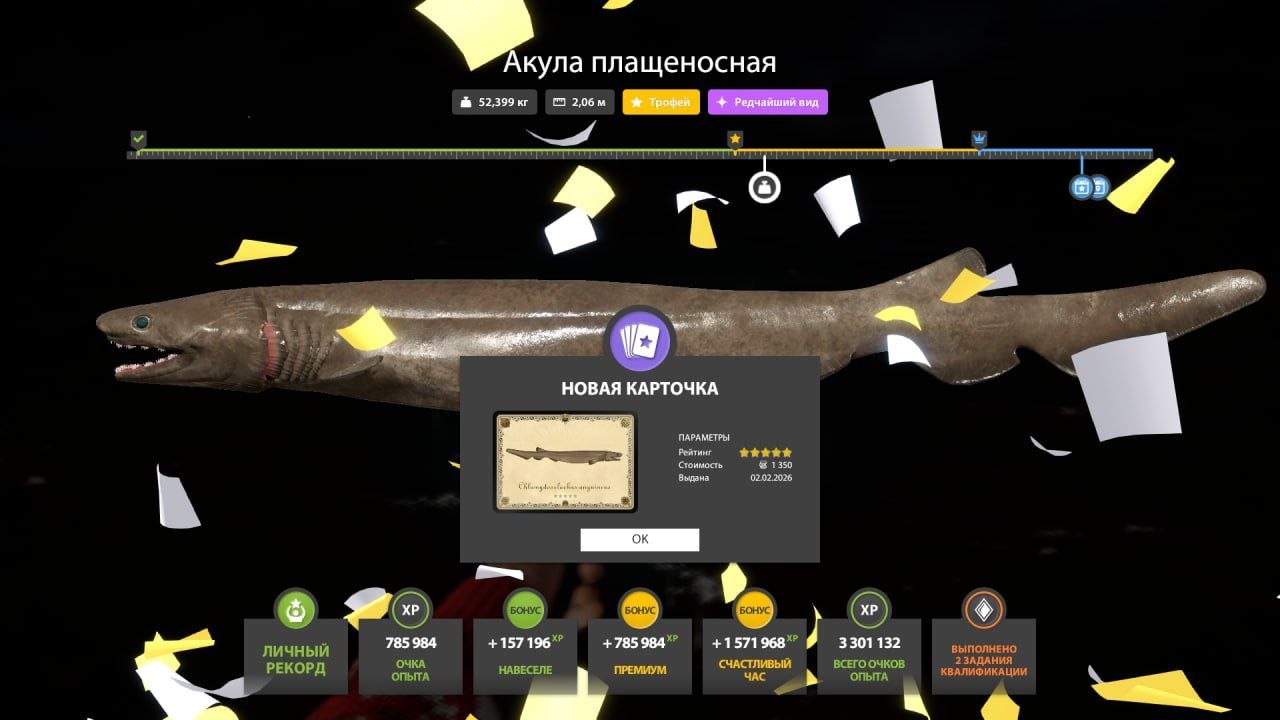The image size is (1280, 720).
Task: Select the Премиум bonus icon
Action: tap(640, 608)
